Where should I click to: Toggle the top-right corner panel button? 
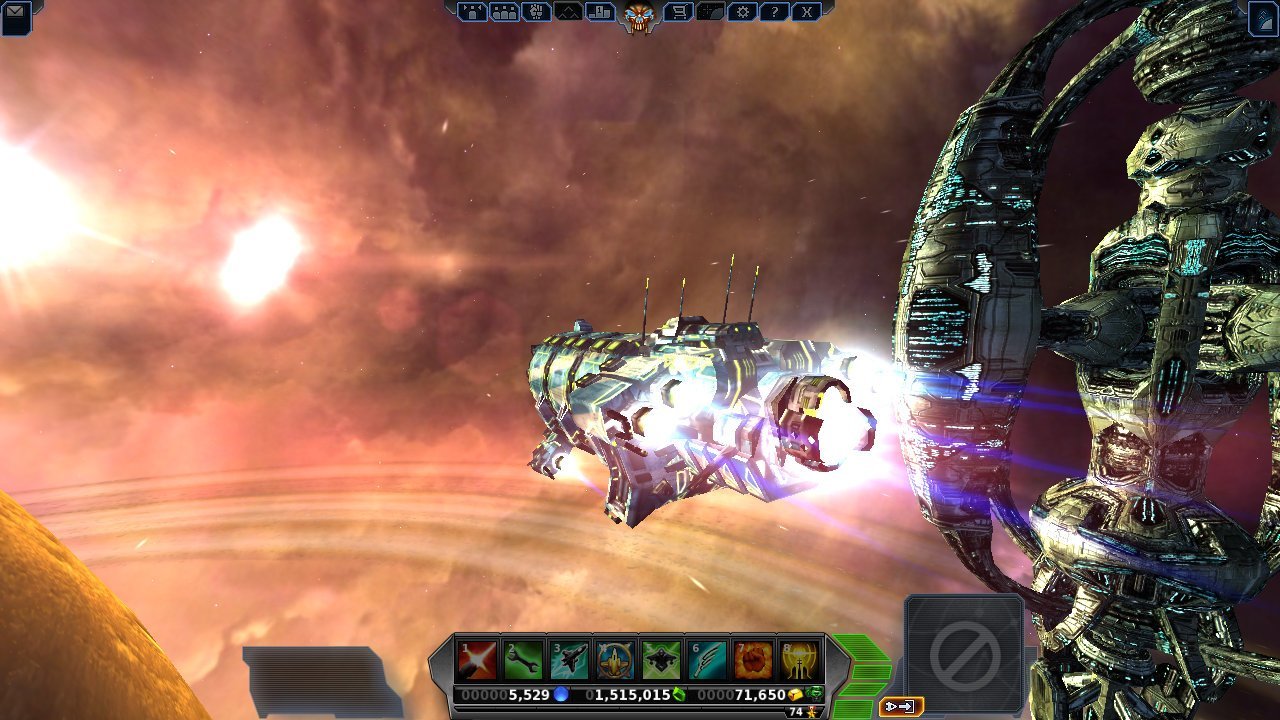click(x=1263, y=19)
